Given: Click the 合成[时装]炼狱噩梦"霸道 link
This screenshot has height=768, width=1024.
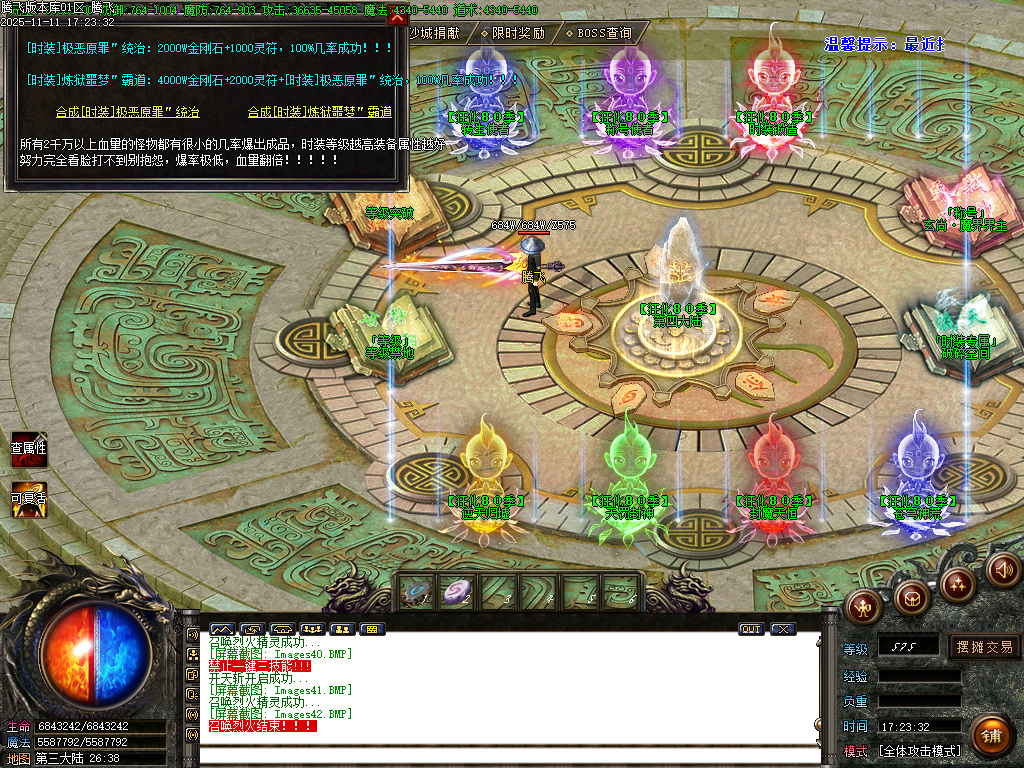Looking at the screenshot, I should coord(319,112).
